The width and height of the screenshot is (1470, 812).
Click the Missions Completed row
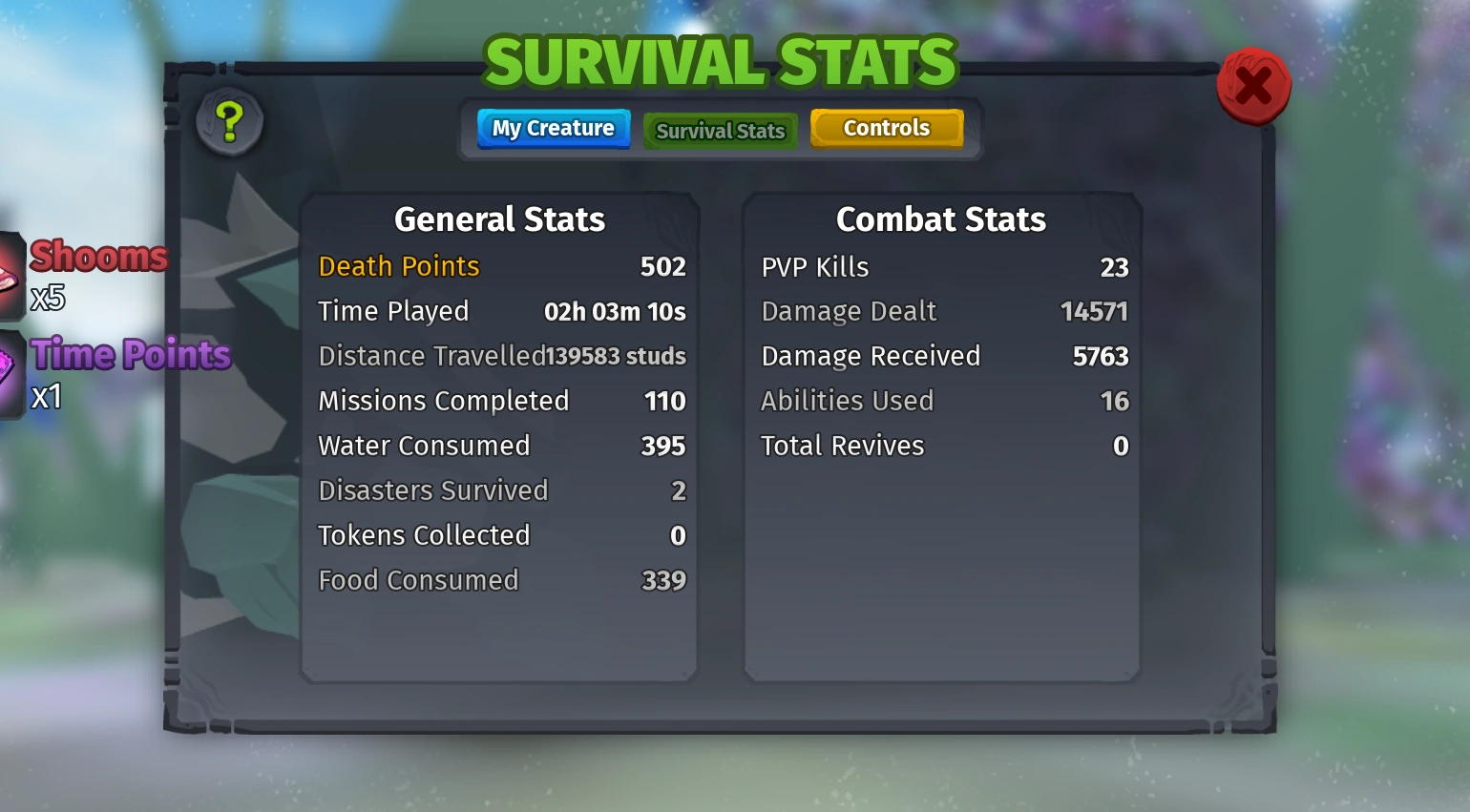(x=443, y=401)
